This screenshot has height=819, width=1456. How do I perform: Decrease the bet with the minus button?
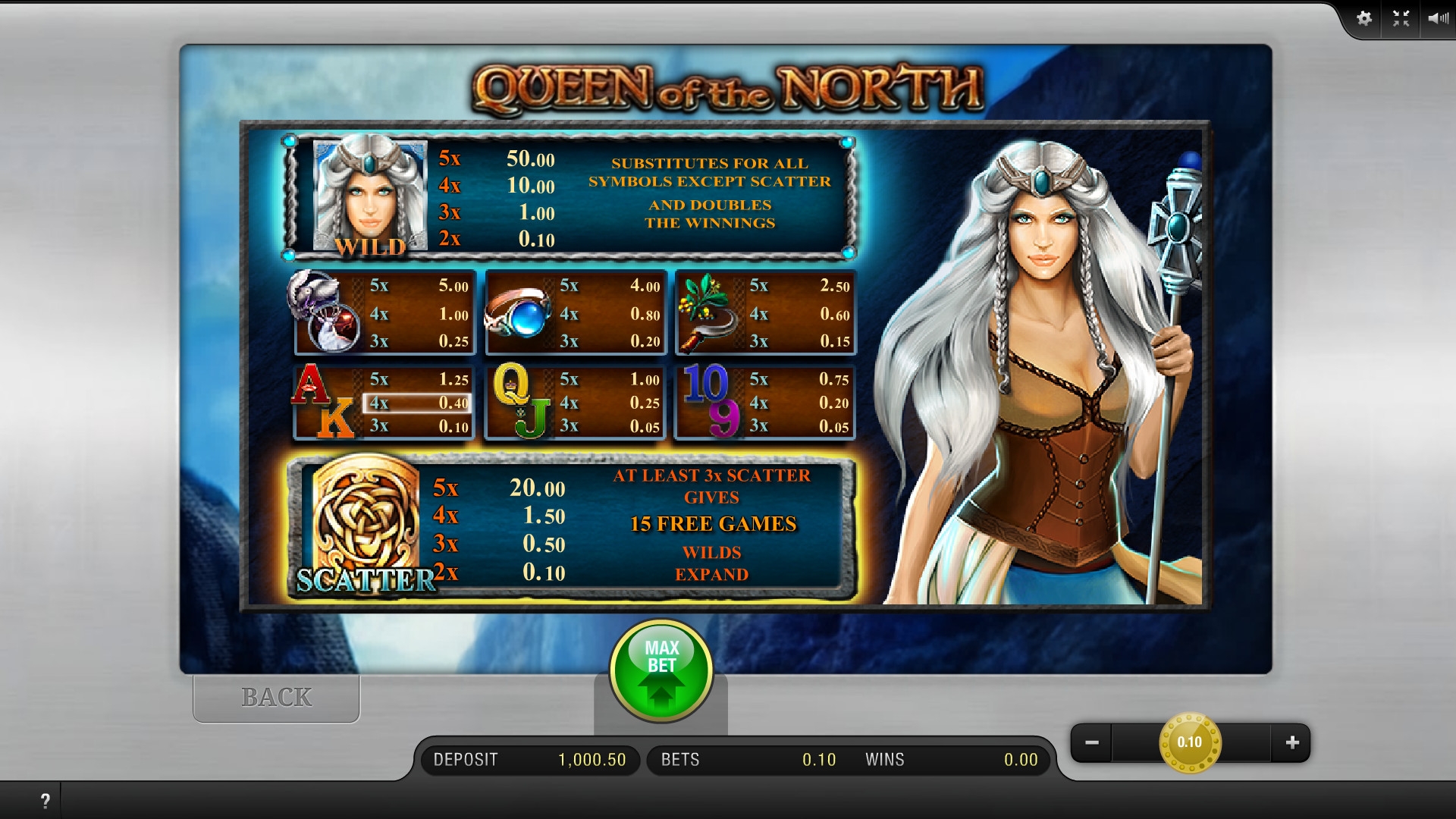[x=1092, y=742]
